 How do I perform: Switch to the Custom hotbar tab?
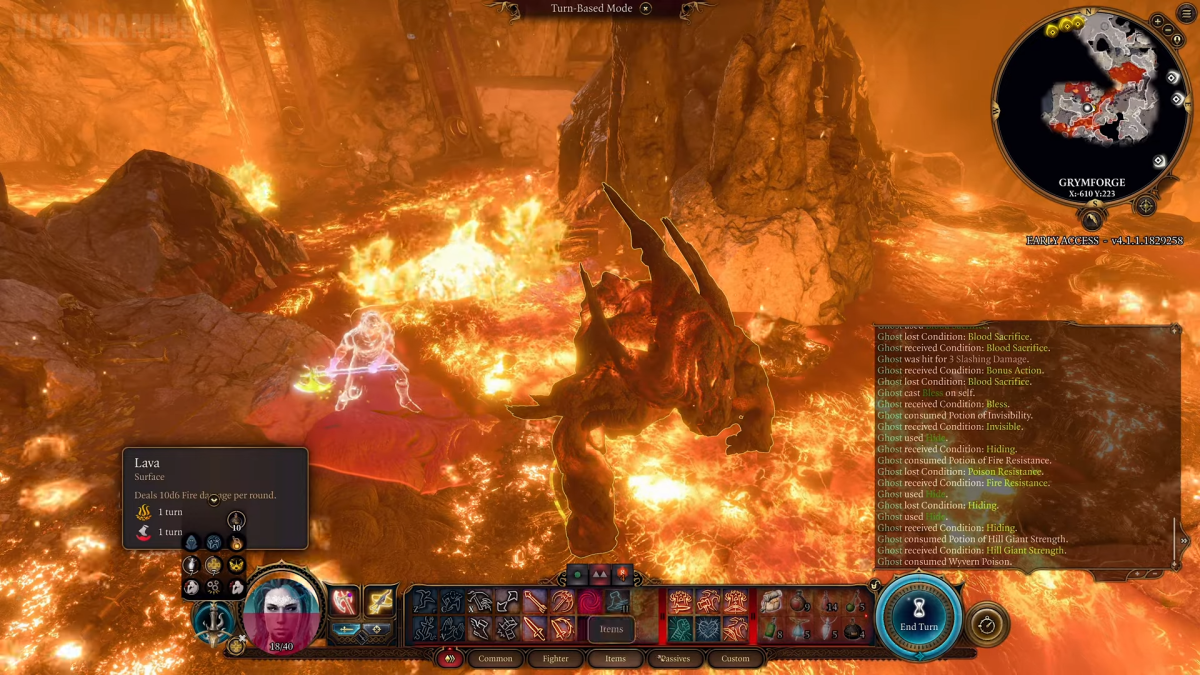[735, 658]
